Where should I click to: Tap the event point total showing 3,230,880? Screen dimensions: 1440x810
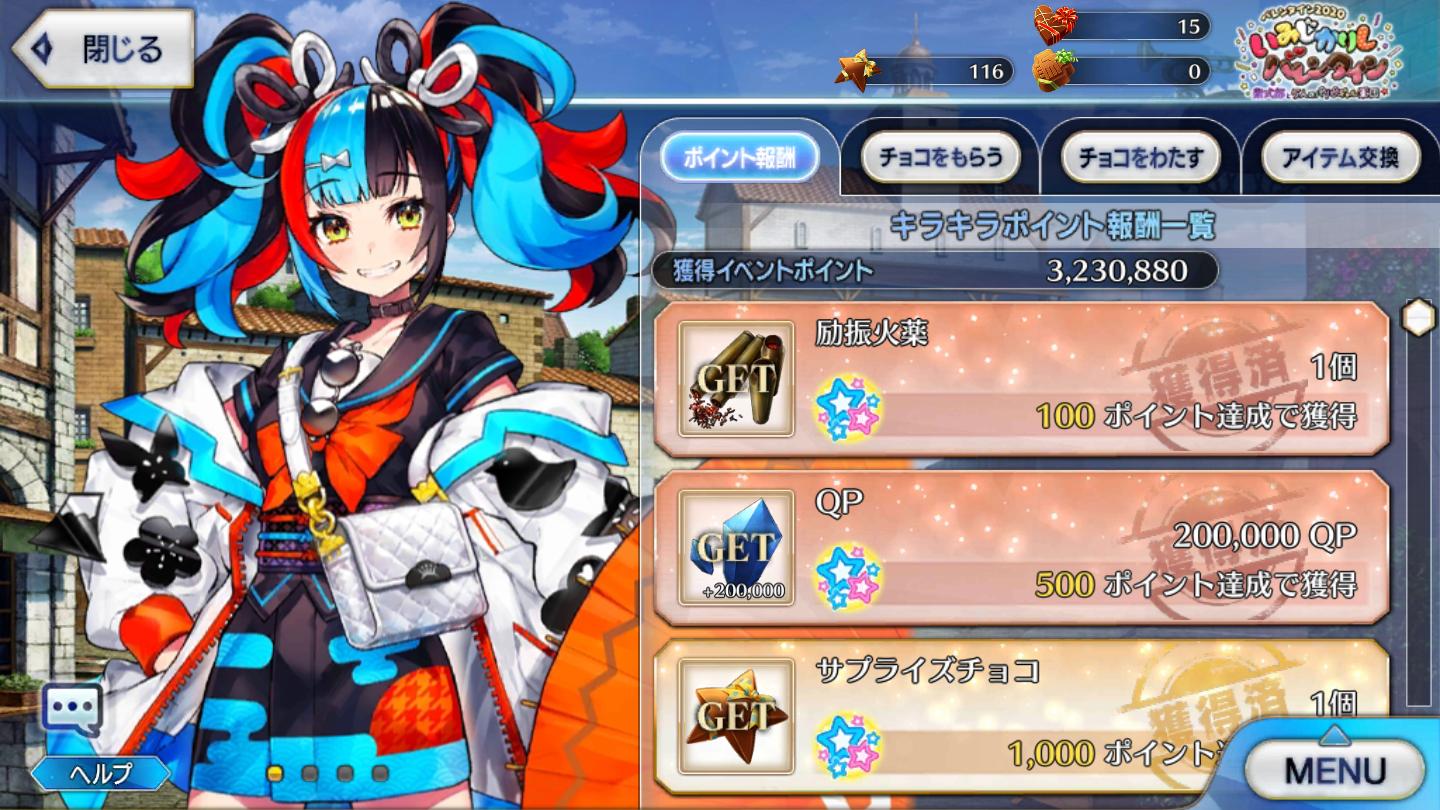coord(1113,269)
